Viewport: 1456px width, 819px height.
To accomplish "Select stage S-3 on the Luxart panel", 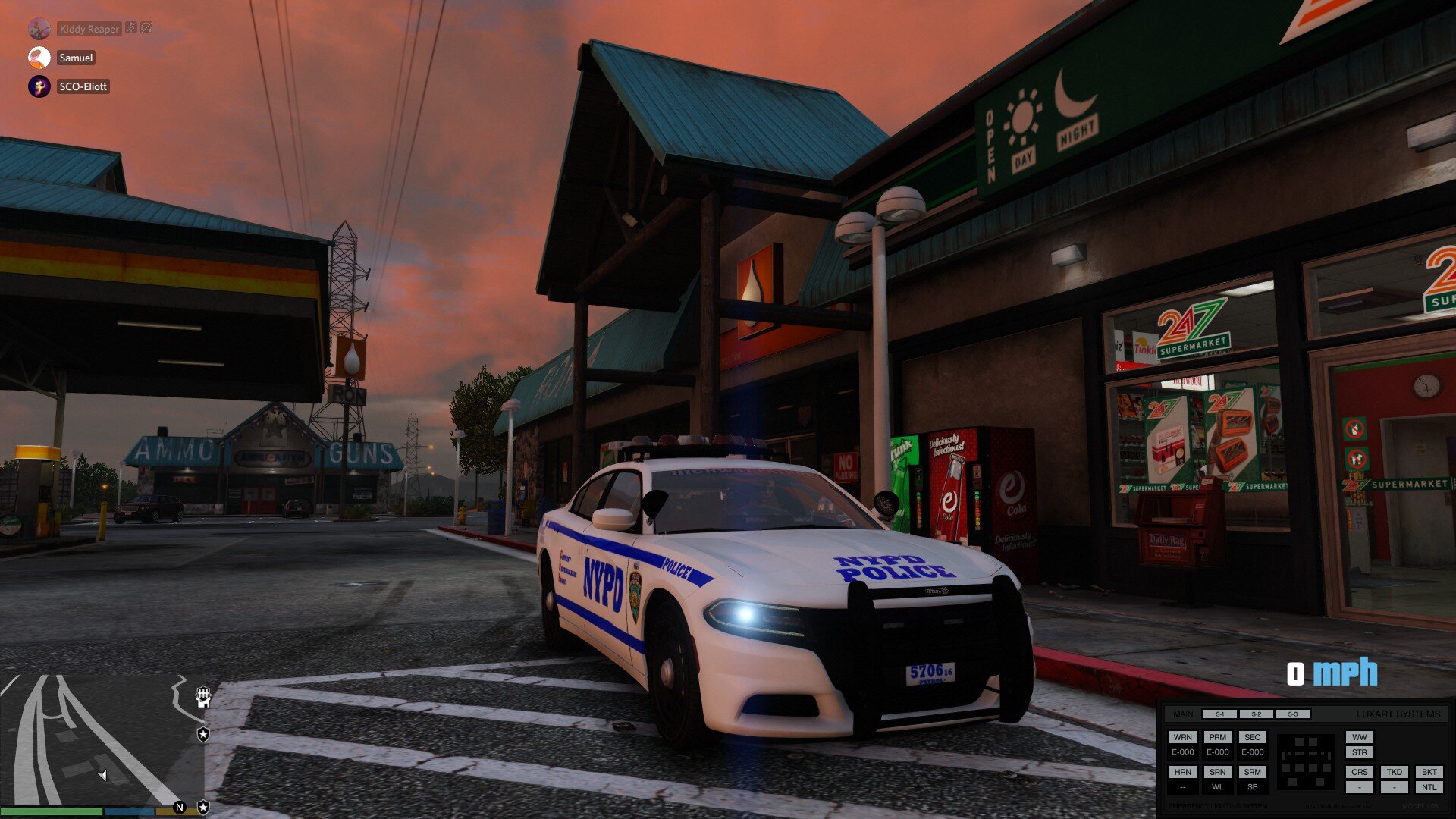I will 1292,714.
